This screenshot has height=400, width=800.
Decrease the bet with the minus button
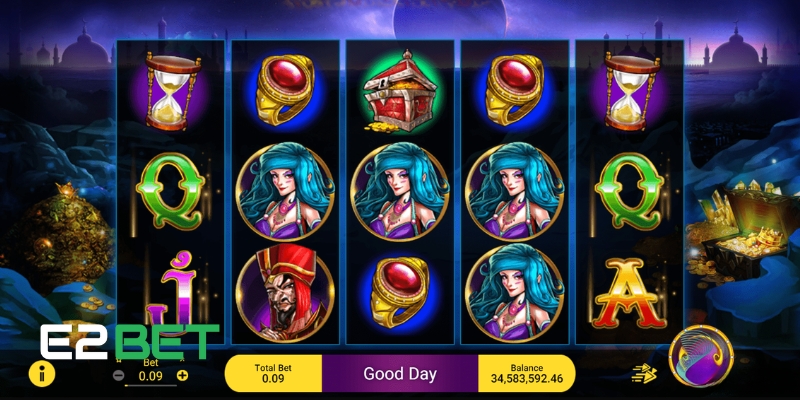119,376
